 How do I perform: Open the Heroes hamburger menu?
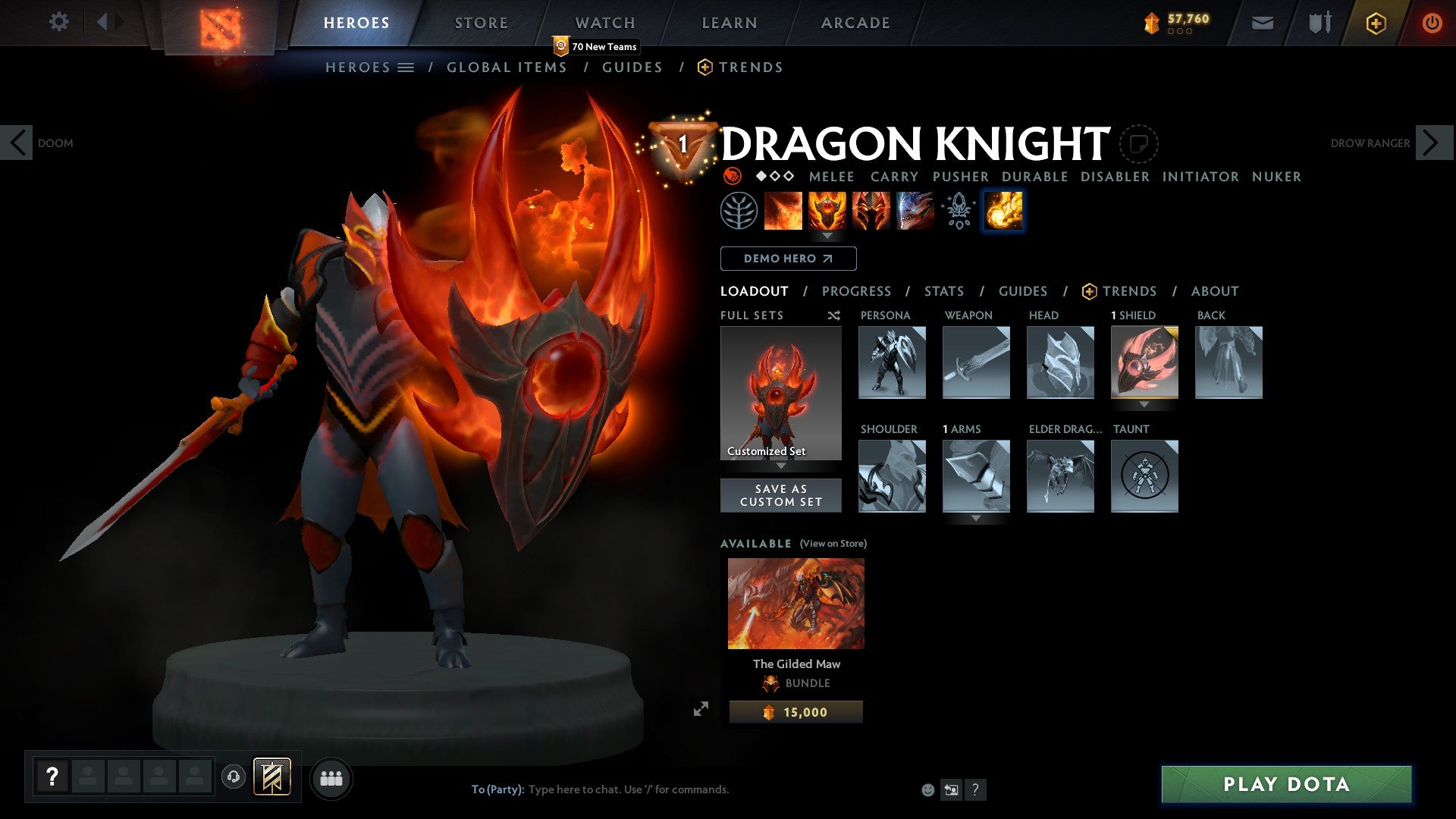[407, 67]
